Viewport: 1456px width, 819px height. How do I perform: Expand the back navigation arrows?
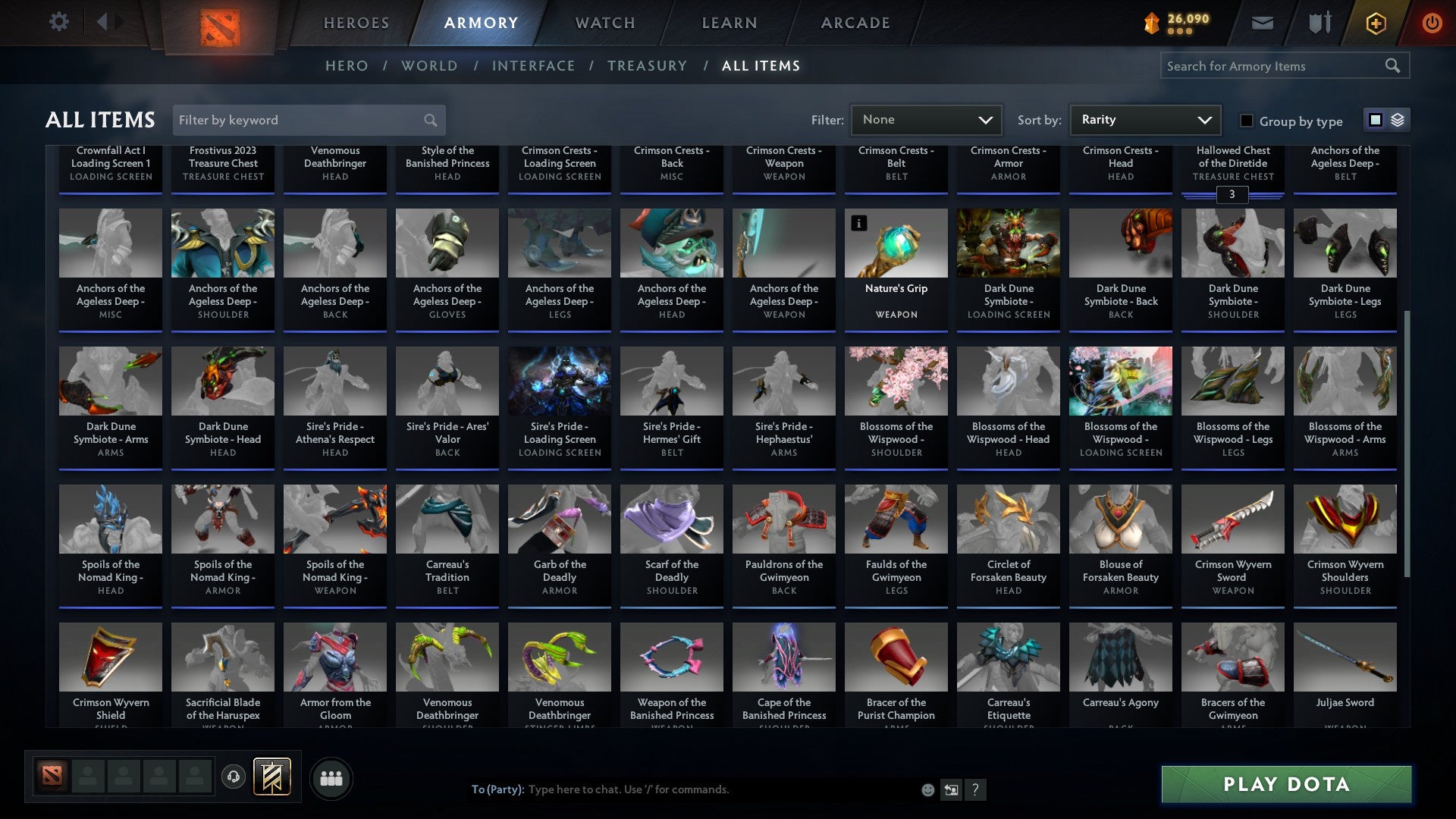click(x=108, y=22)
